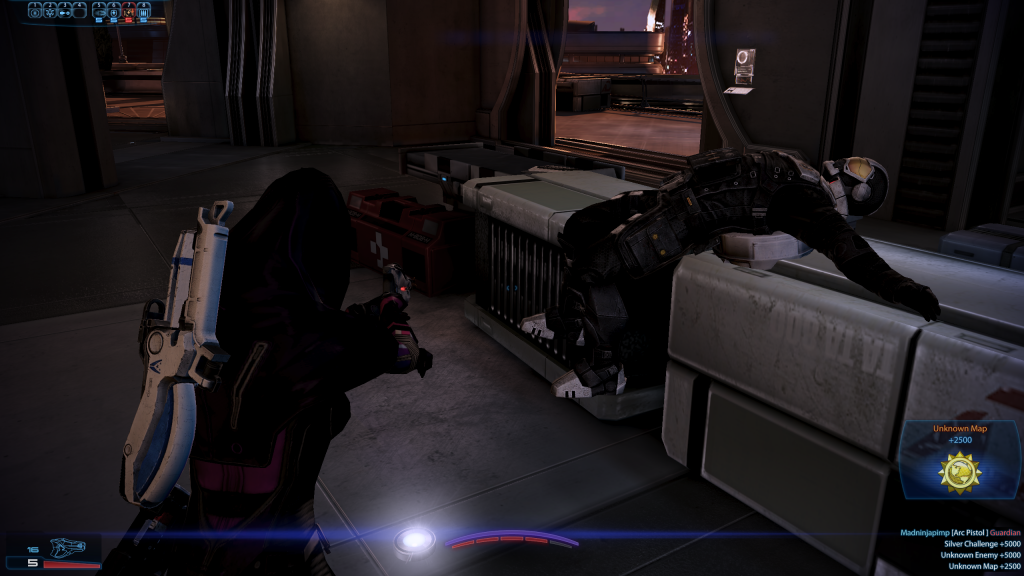Image resolution: width=1024 pixels, height=576 pixels.
Task: Use the ammo pack in slot 8
Action: click(143, 11)
